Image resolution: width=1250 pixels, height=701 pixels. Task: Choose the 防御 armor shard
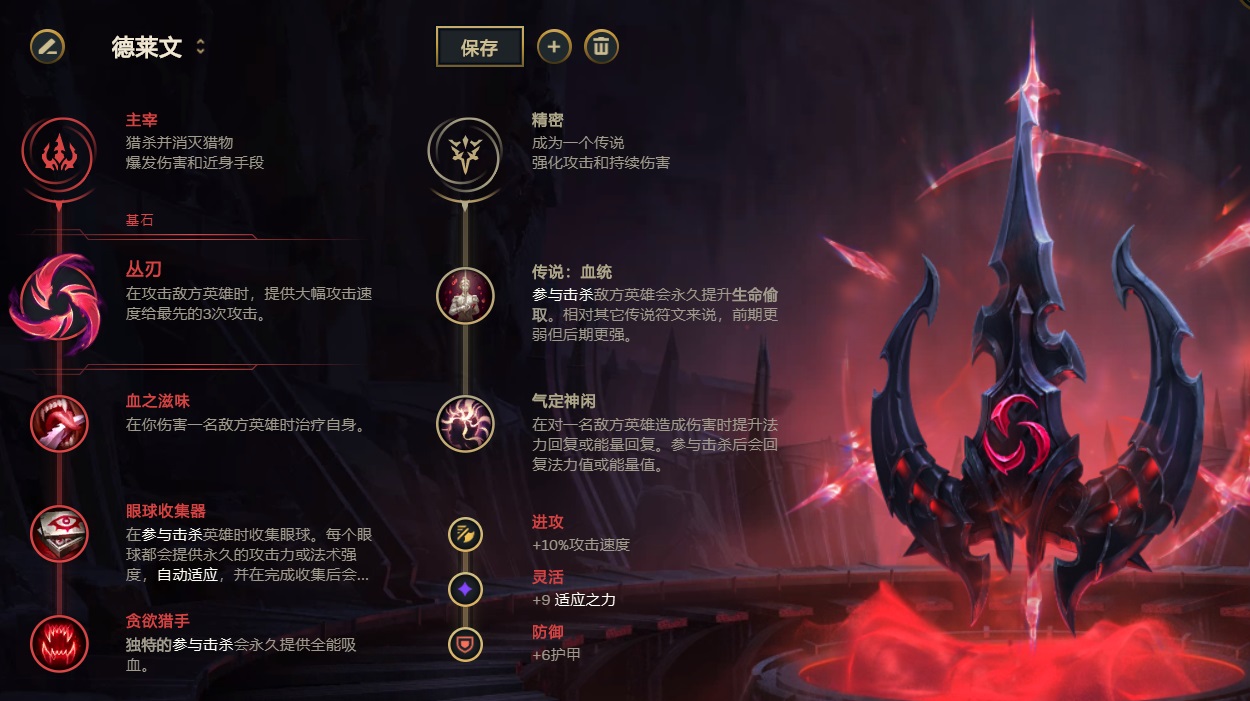(x=465, y=644)
